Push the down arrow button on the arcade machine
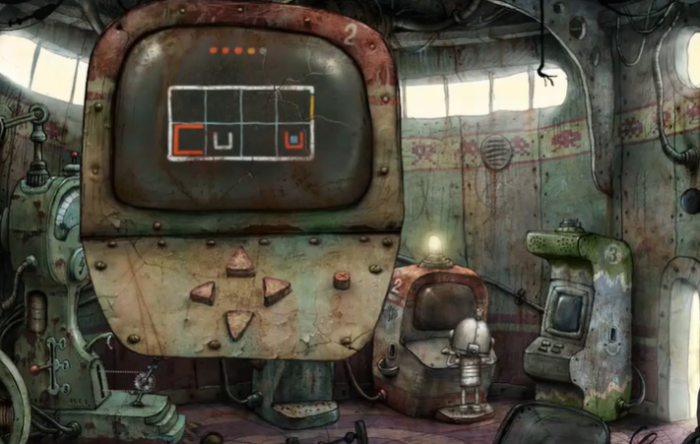This screenshot has height=444, width=700. (x=239, y=323)
